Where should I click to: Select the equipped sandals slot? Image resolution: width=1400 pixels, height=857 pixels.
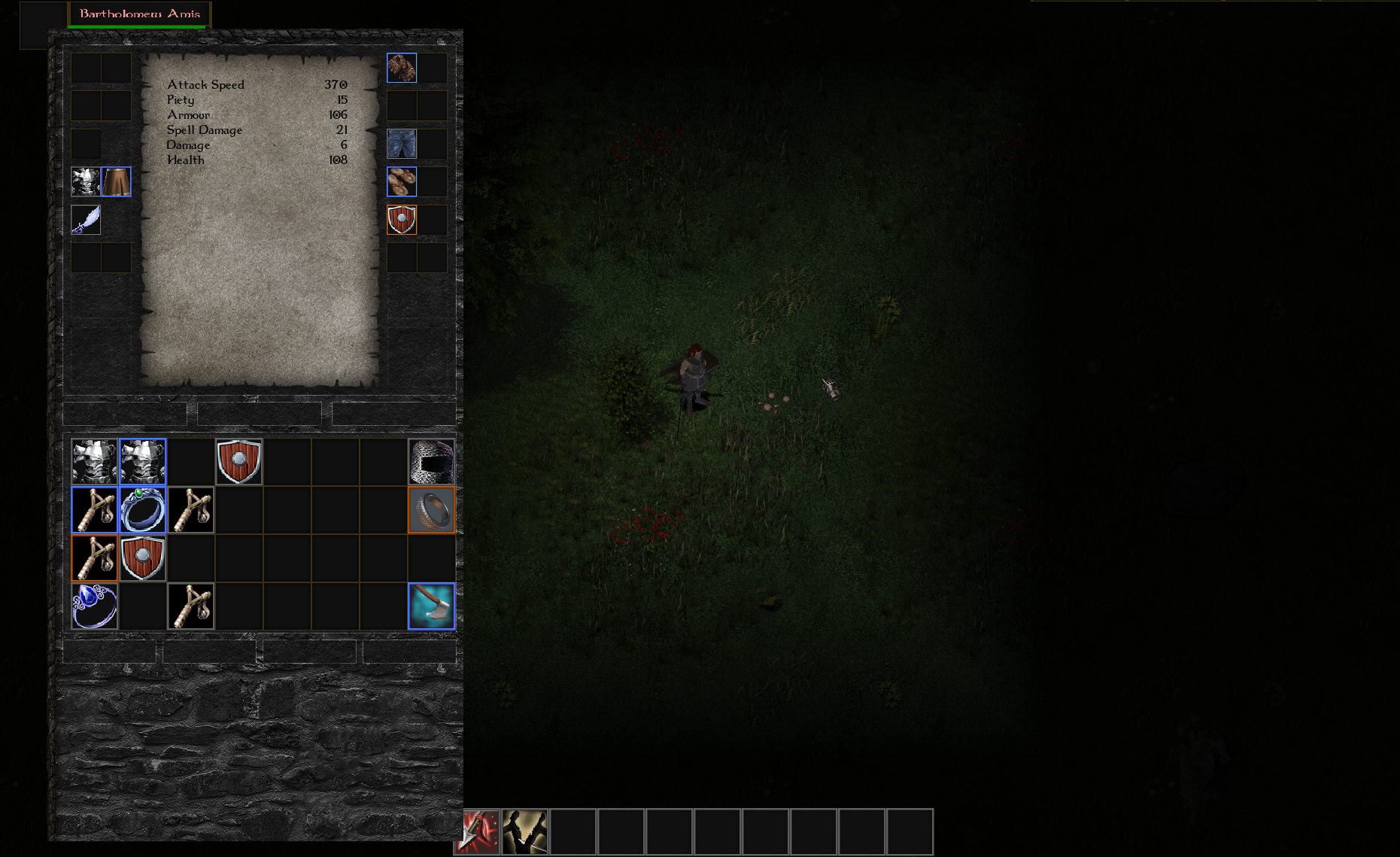coord(402,181)
